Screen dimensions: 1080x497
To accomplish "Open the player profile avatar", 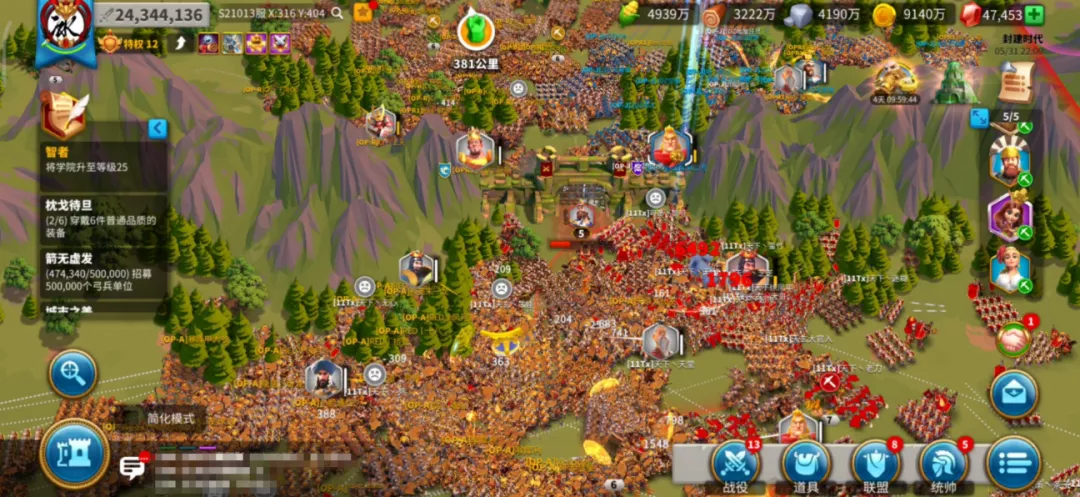I will point(64,26).
